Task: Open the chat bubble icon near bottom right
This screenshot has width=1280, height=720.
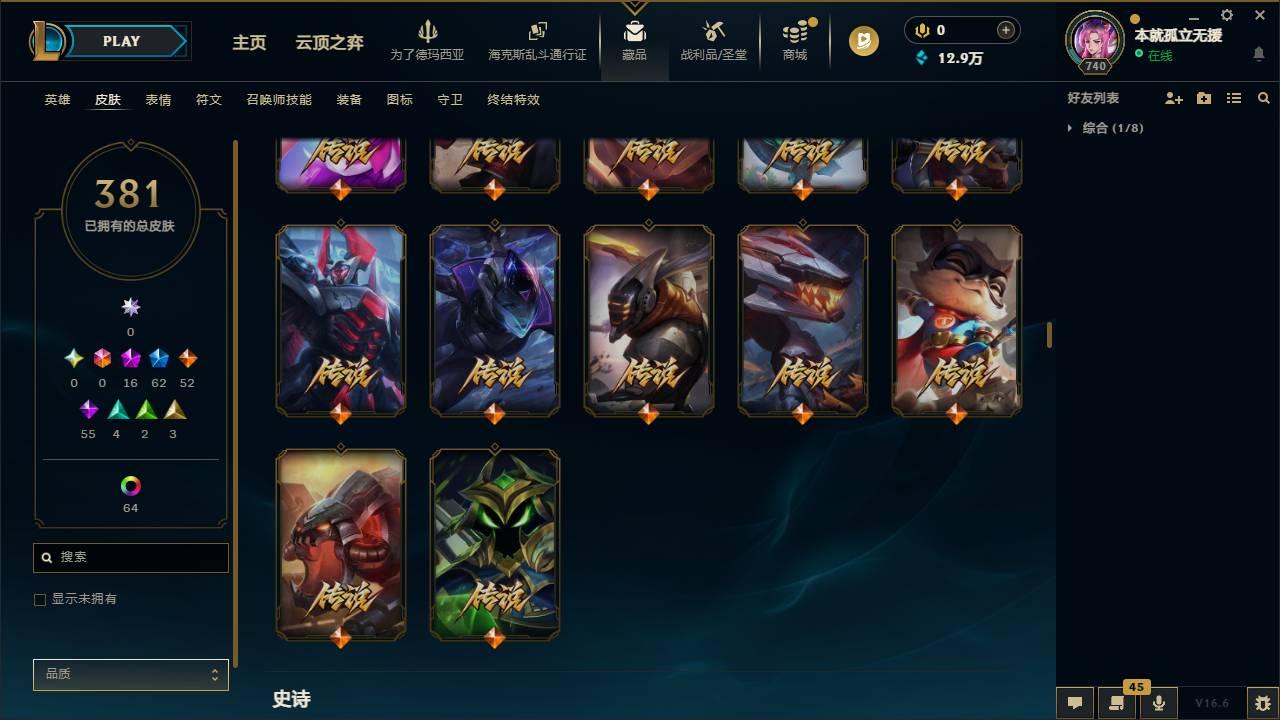Action: pyautogui.click(x=1075, y=703)
